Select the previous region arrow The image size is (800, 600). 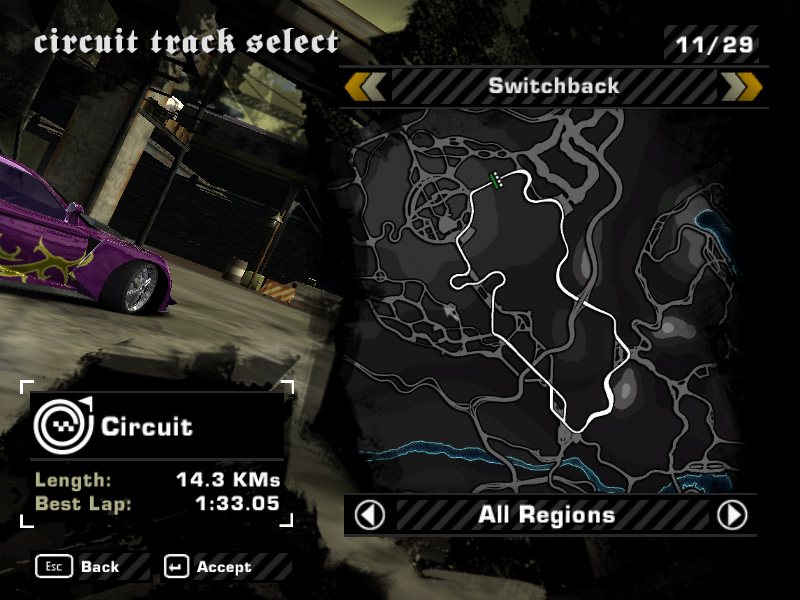click(371, 516)
